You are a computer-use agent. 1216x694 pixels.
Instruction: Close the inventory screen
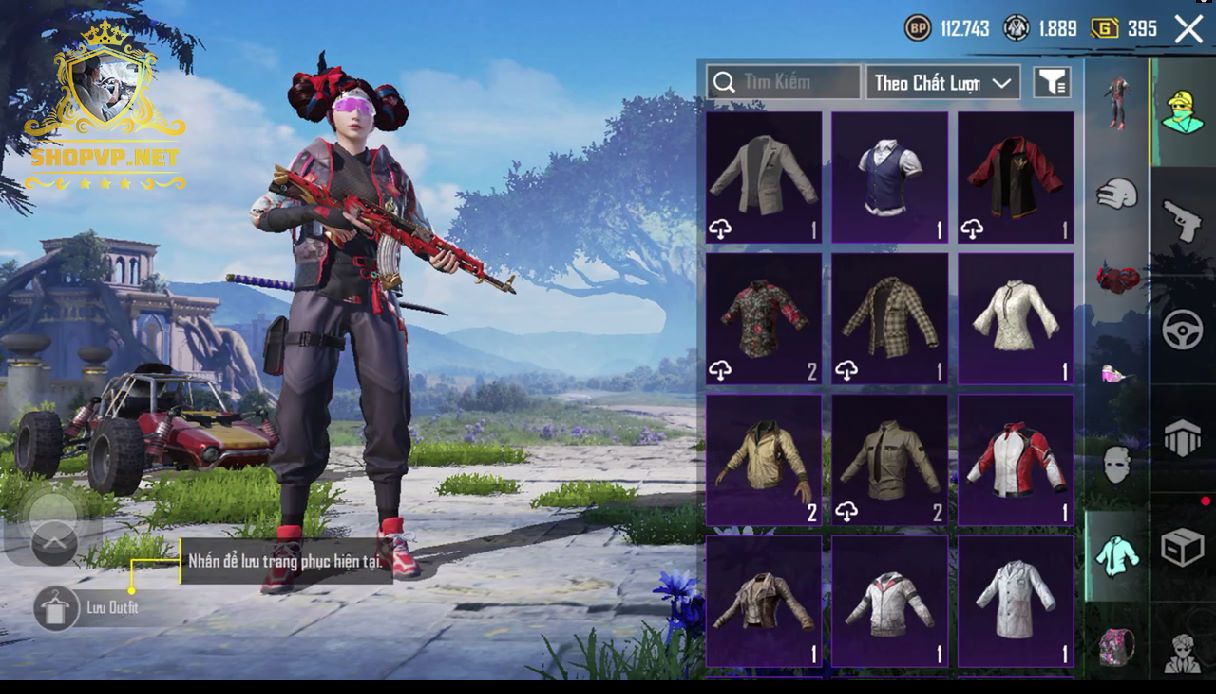click(1188, 29)
